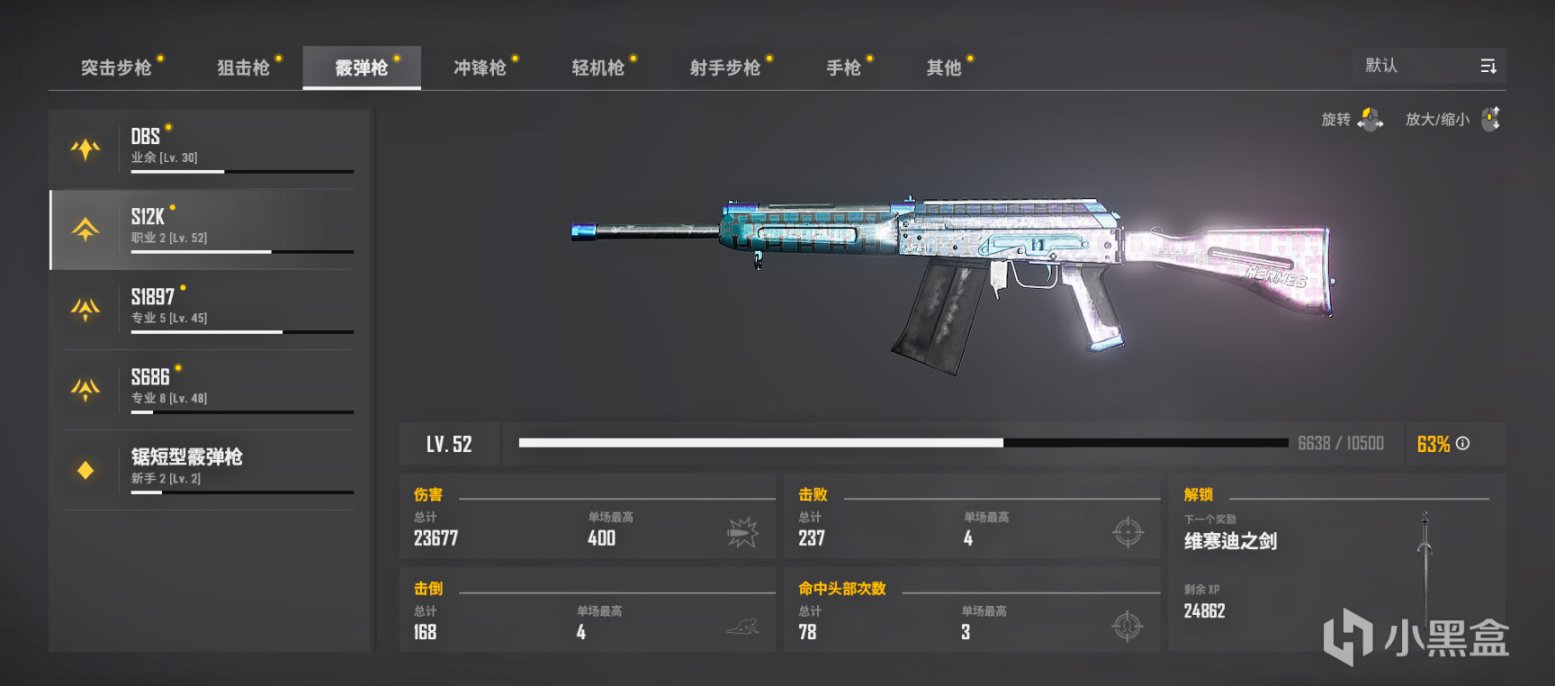Switch to the 轻机枪 tab
Viewport: 1555px width, 686px height.
tap(598, 68)
